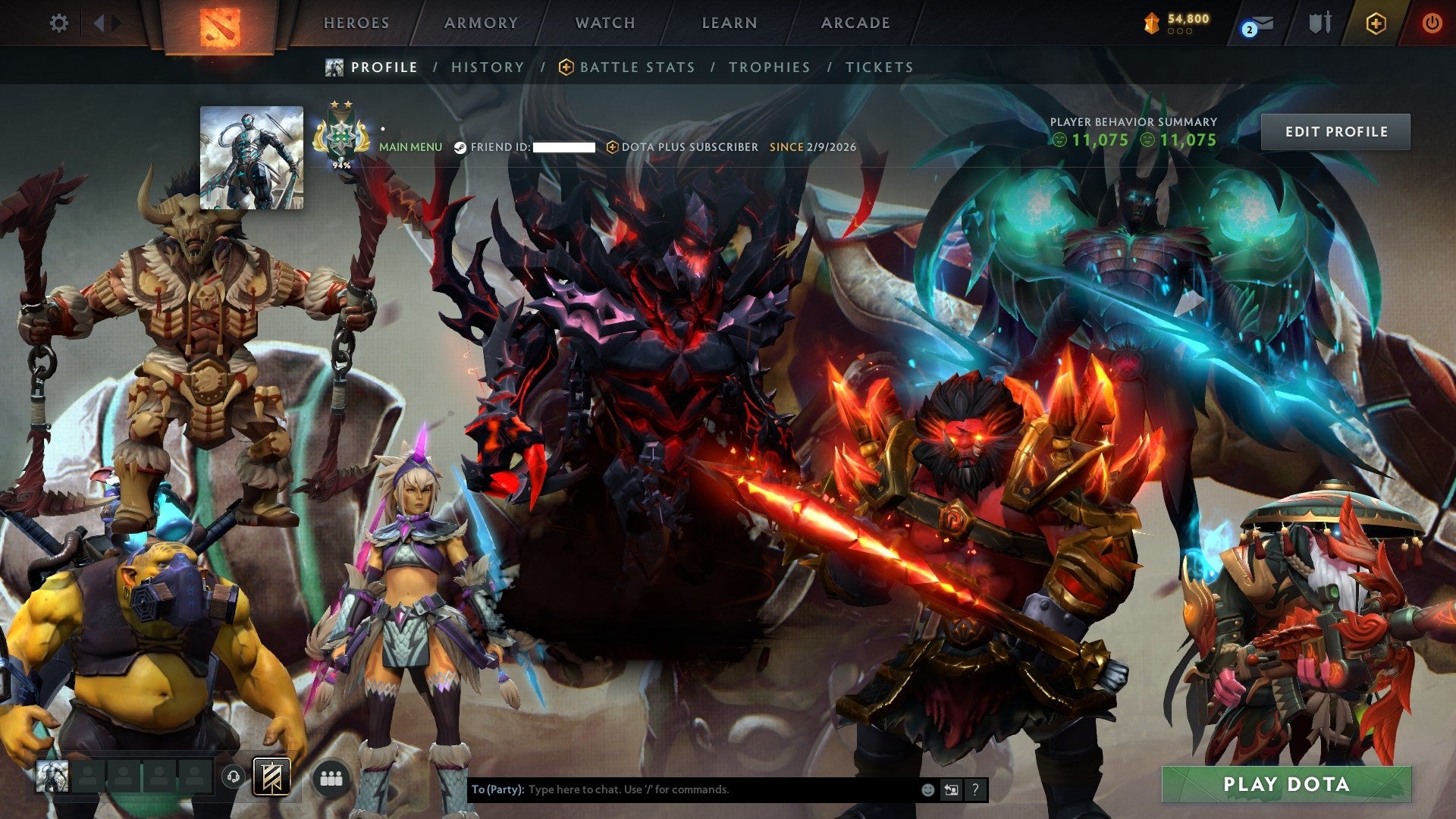The image size is (1456, 819).
Task: Open the ARCADE menu
Action: click(x=855, y=23)
